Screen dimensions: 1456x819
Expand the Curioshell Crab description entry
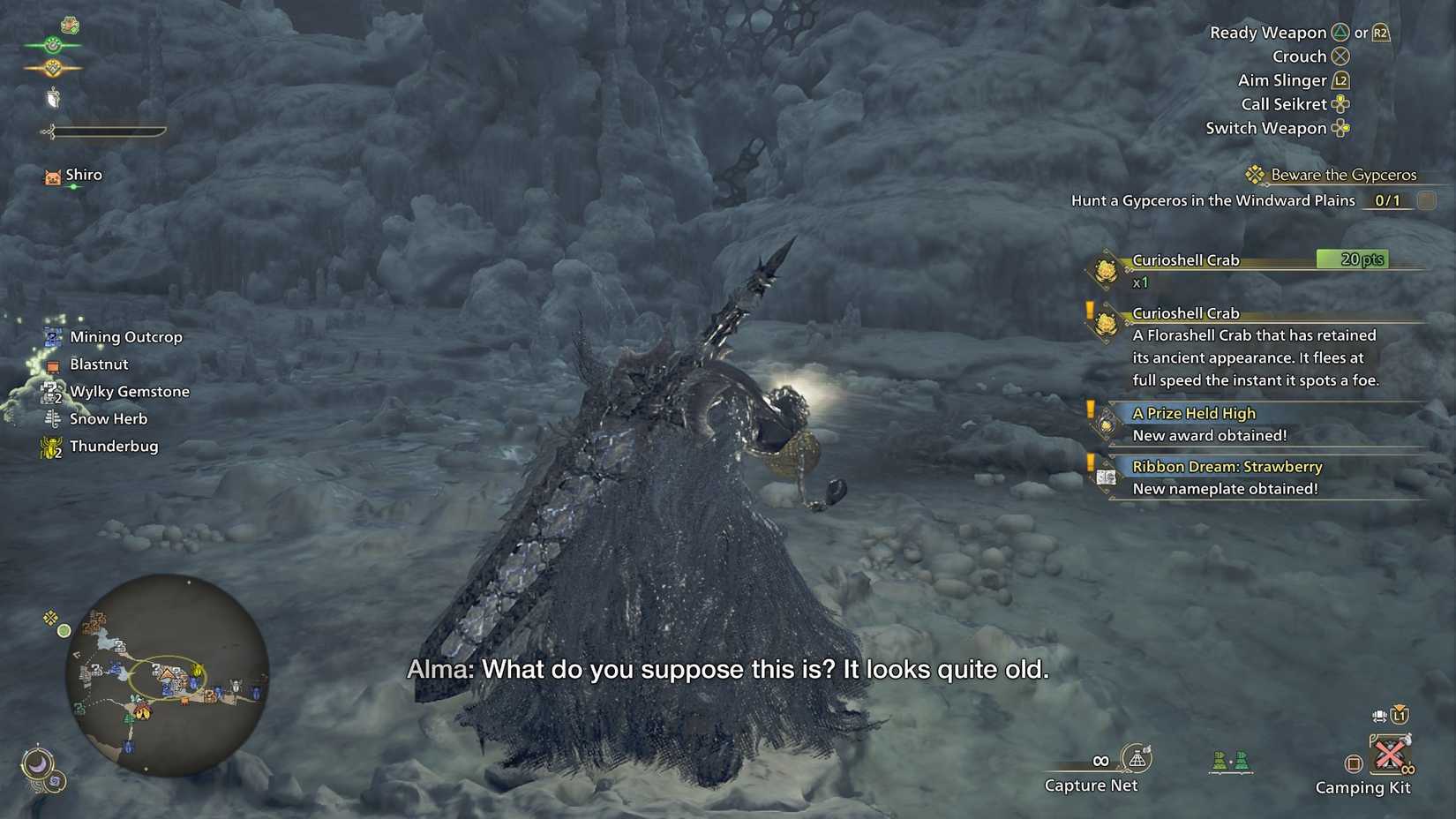coord(1186,313)
